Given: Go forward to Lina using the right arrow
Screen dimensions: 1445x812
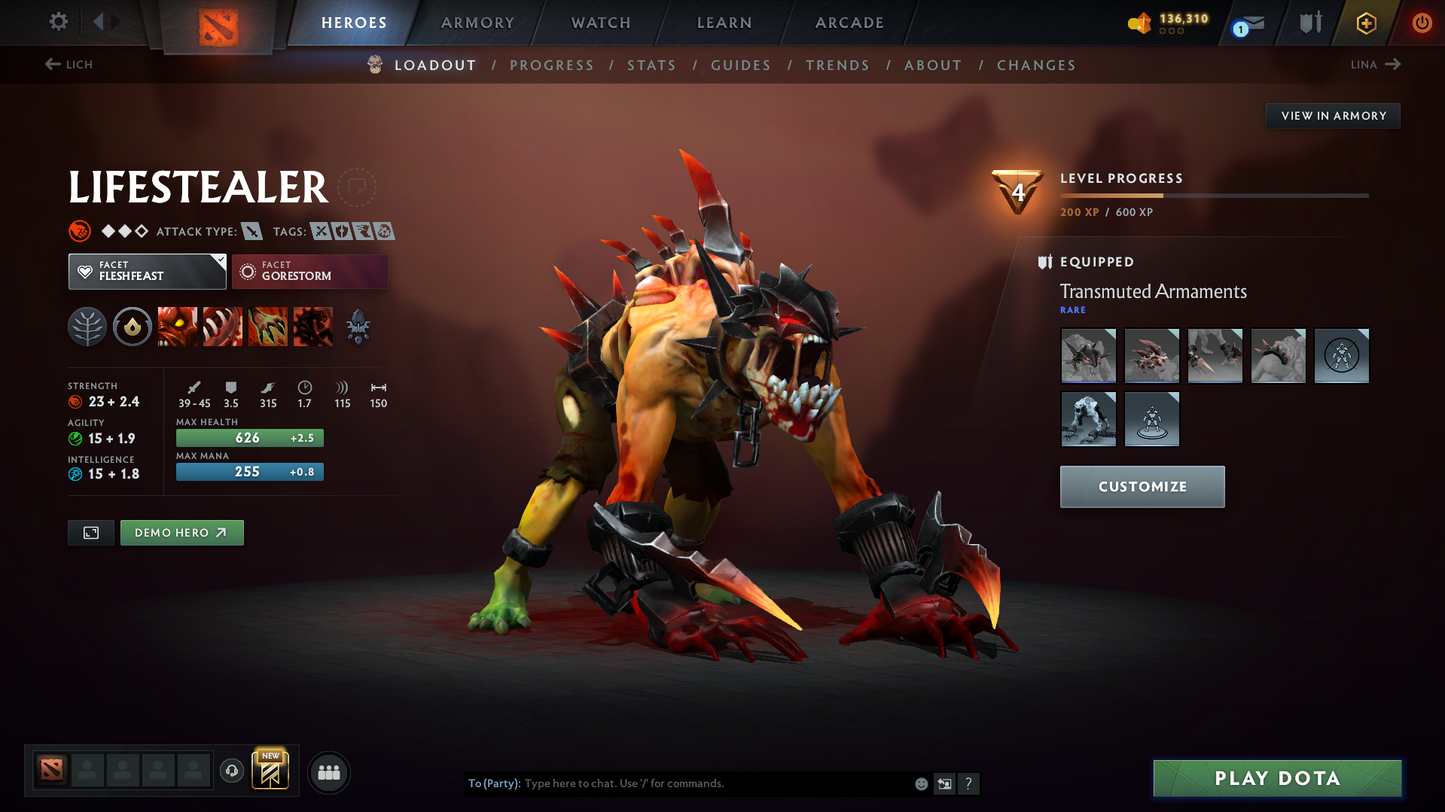Looking at the screenshot, I should pos(1394,64).
